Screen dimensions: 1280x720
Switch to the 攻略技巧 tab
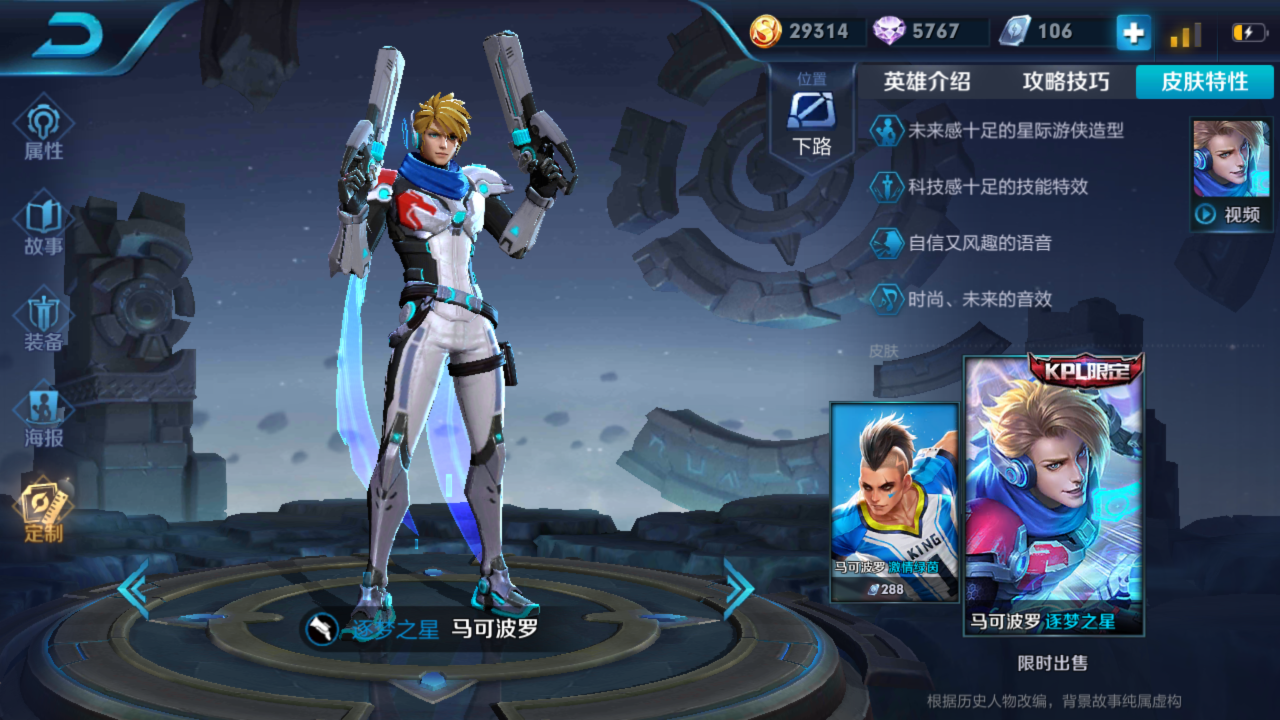(1066, 82)
